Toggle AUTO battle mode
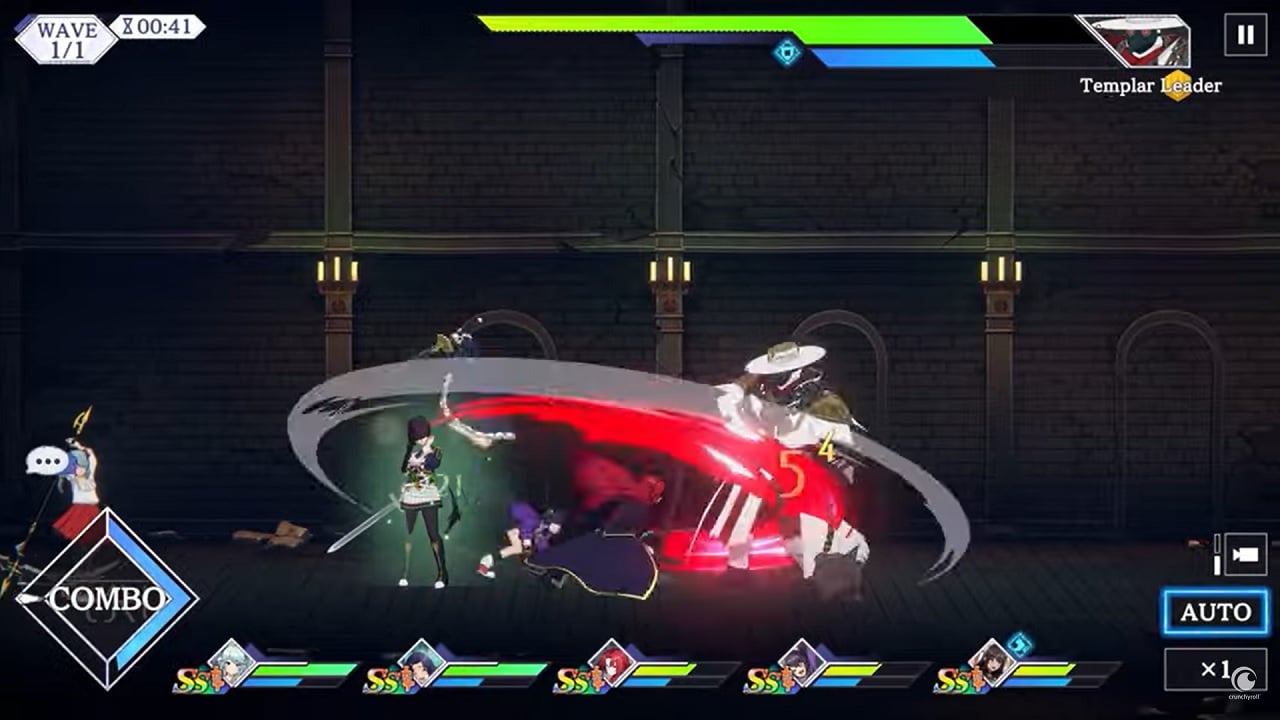Viewport: 1280px width, 720px height. pyautogui.click(x=1215, y=612)
